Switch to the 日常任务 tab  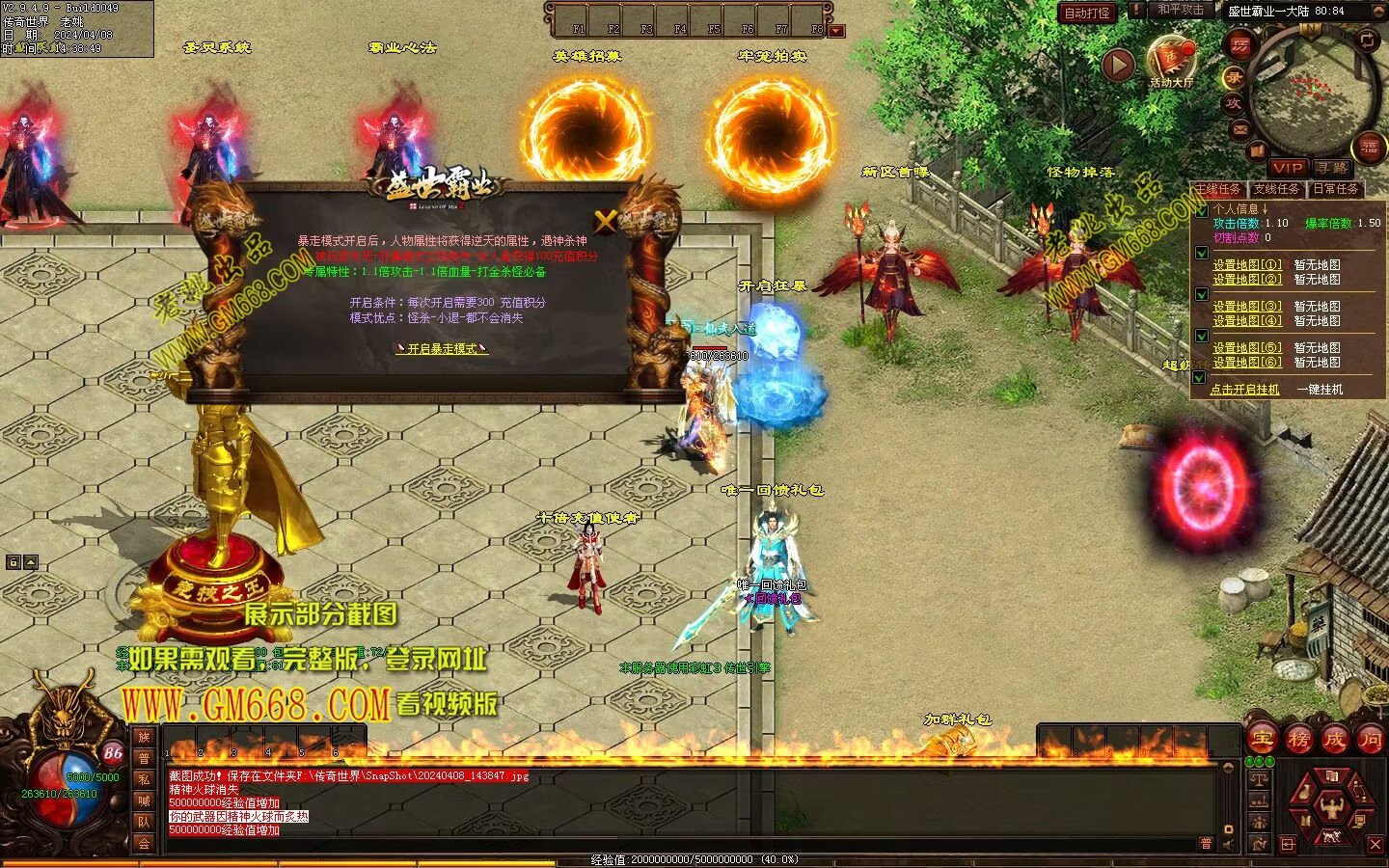point(1335,189)
